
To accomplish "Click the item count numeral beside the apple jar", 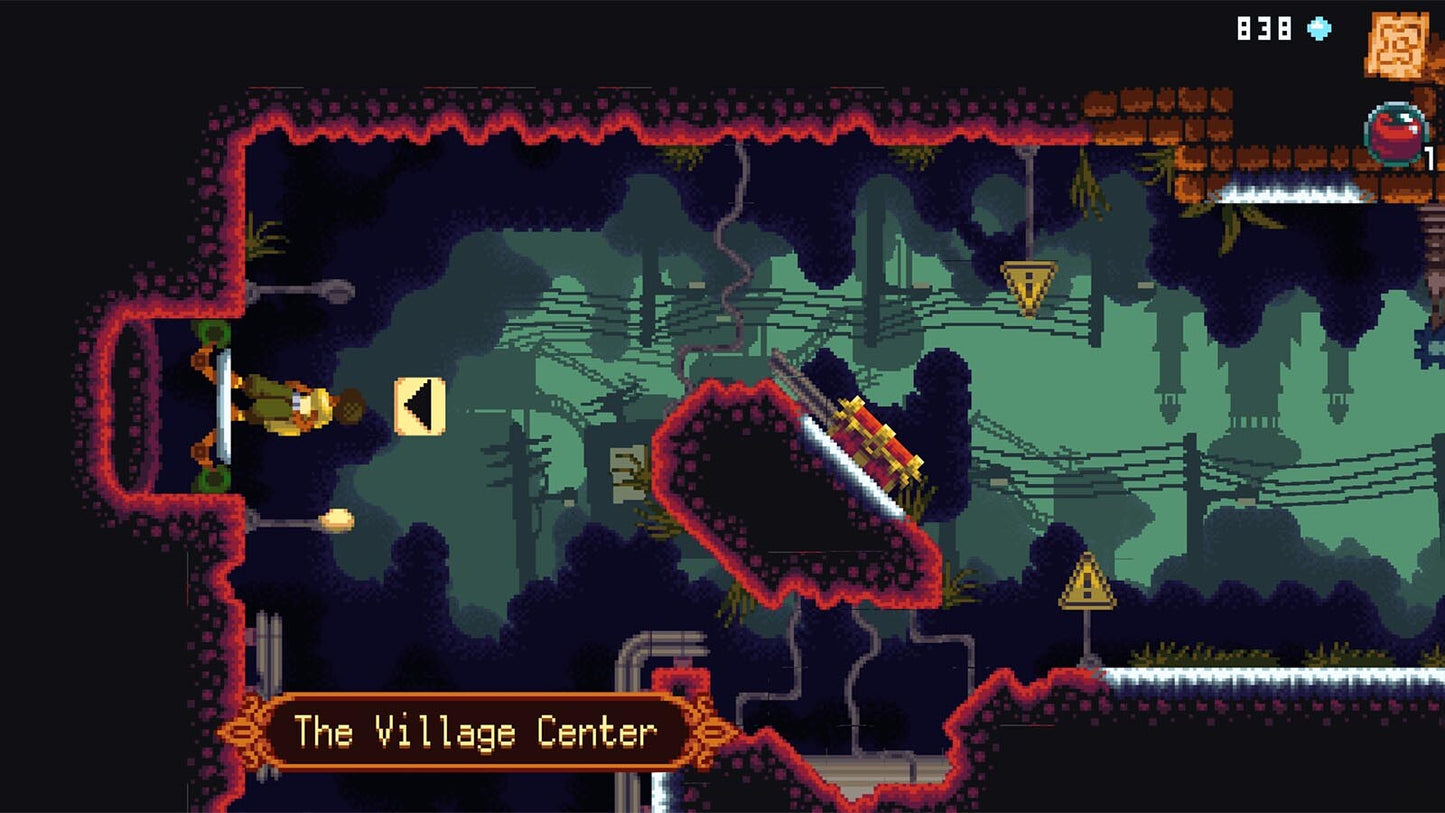I will [x=1430, y=158].
